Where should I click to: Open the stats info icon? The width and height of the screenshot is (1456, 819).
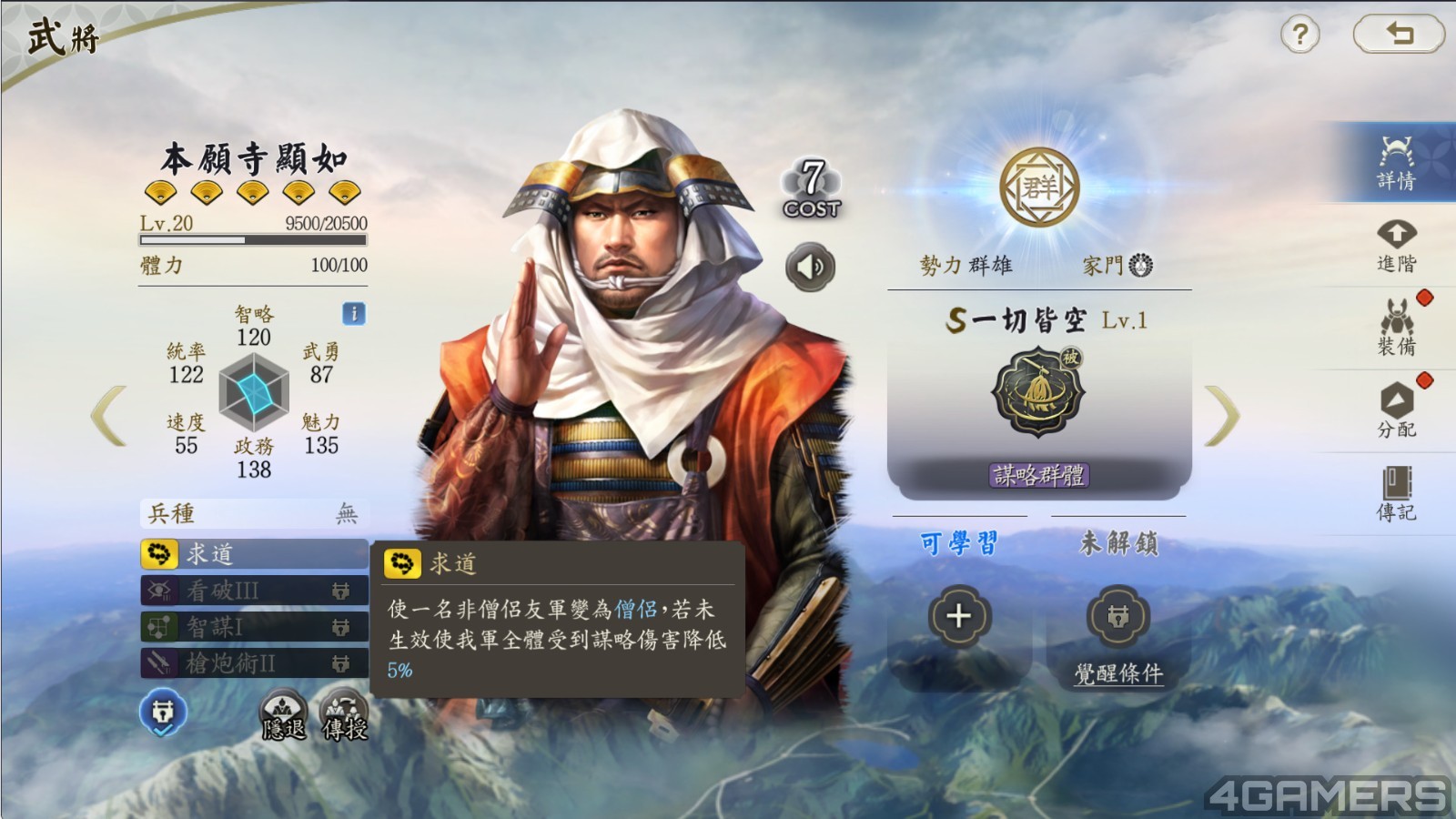coord(353,314)
